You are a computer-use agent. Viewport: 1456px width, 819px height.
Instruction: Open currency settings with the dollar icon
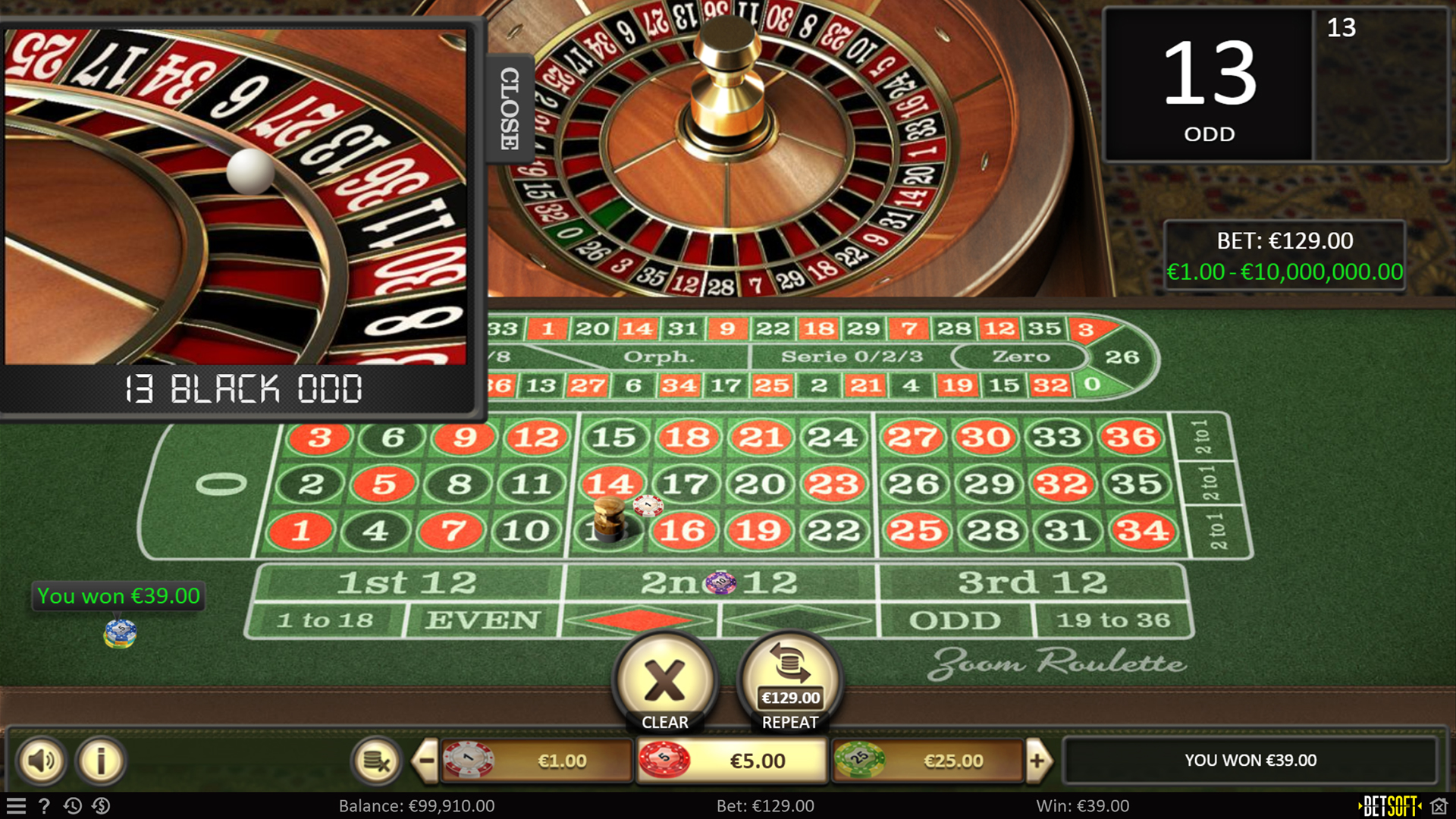(x=102, y=806)
